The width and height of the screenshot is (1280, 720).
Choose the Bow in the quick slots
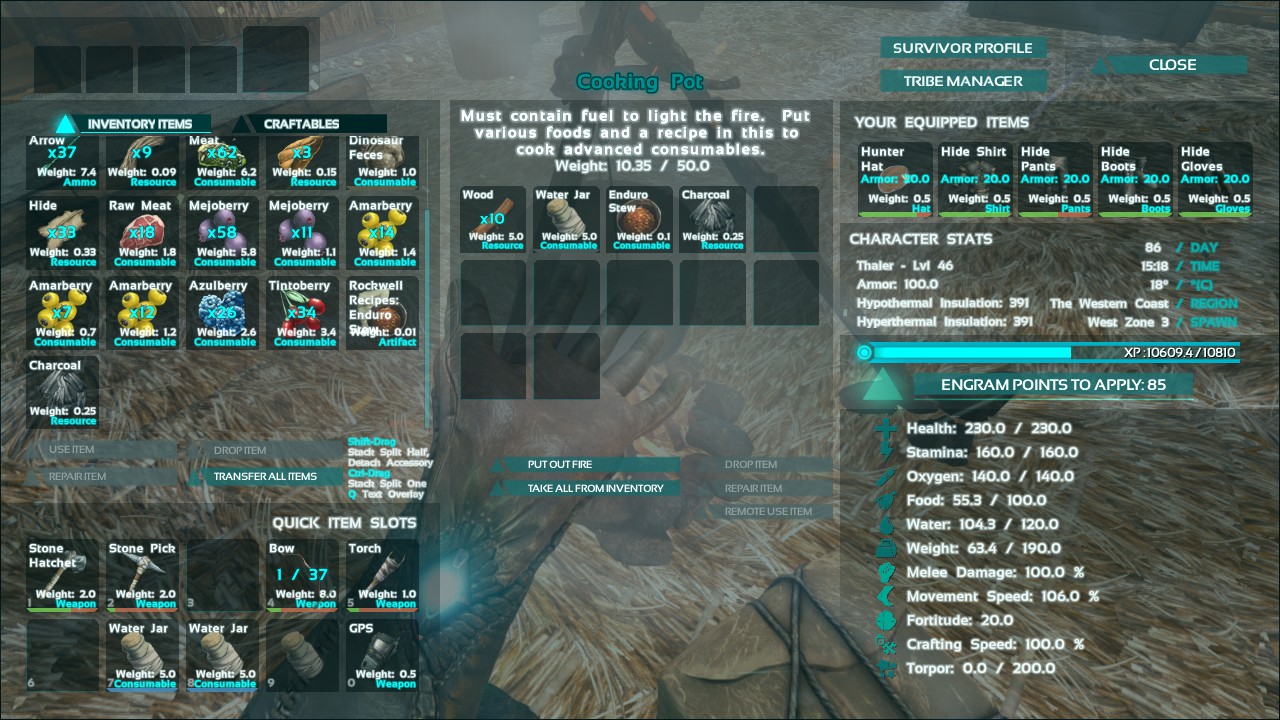click(303, 575)
